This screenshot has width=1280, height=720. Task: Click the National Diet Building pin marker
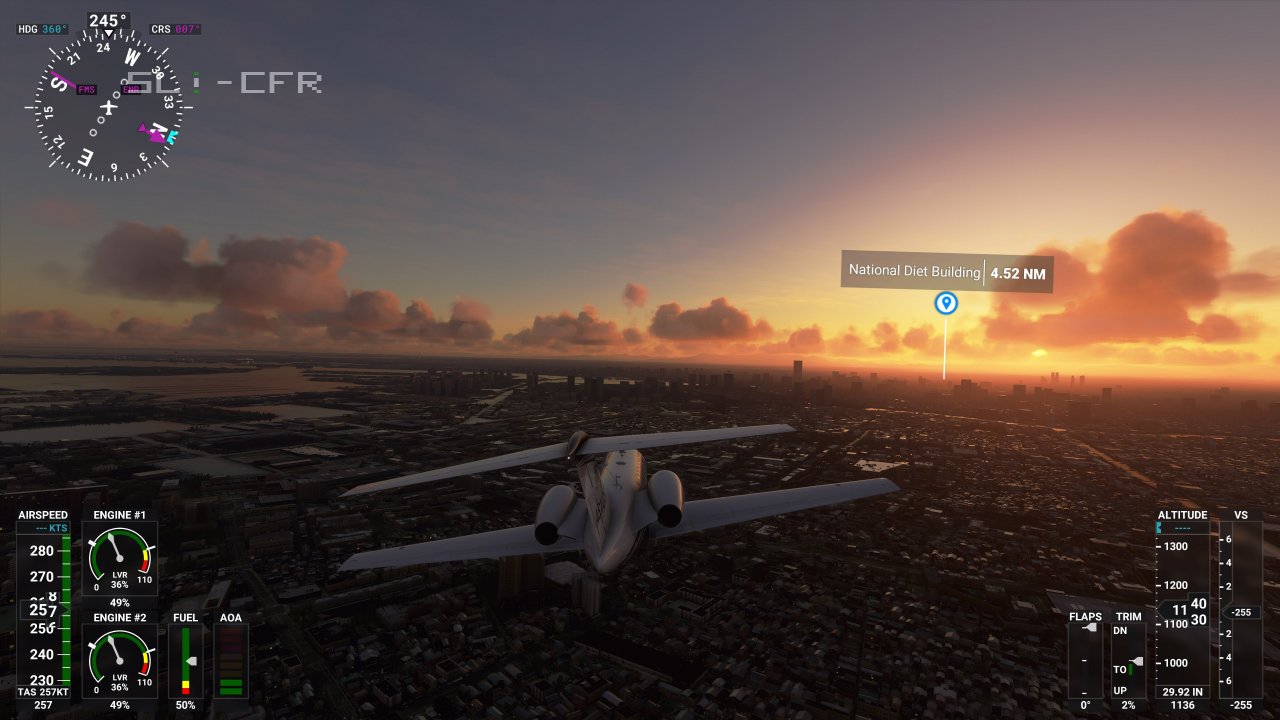(x=945, y=303)
